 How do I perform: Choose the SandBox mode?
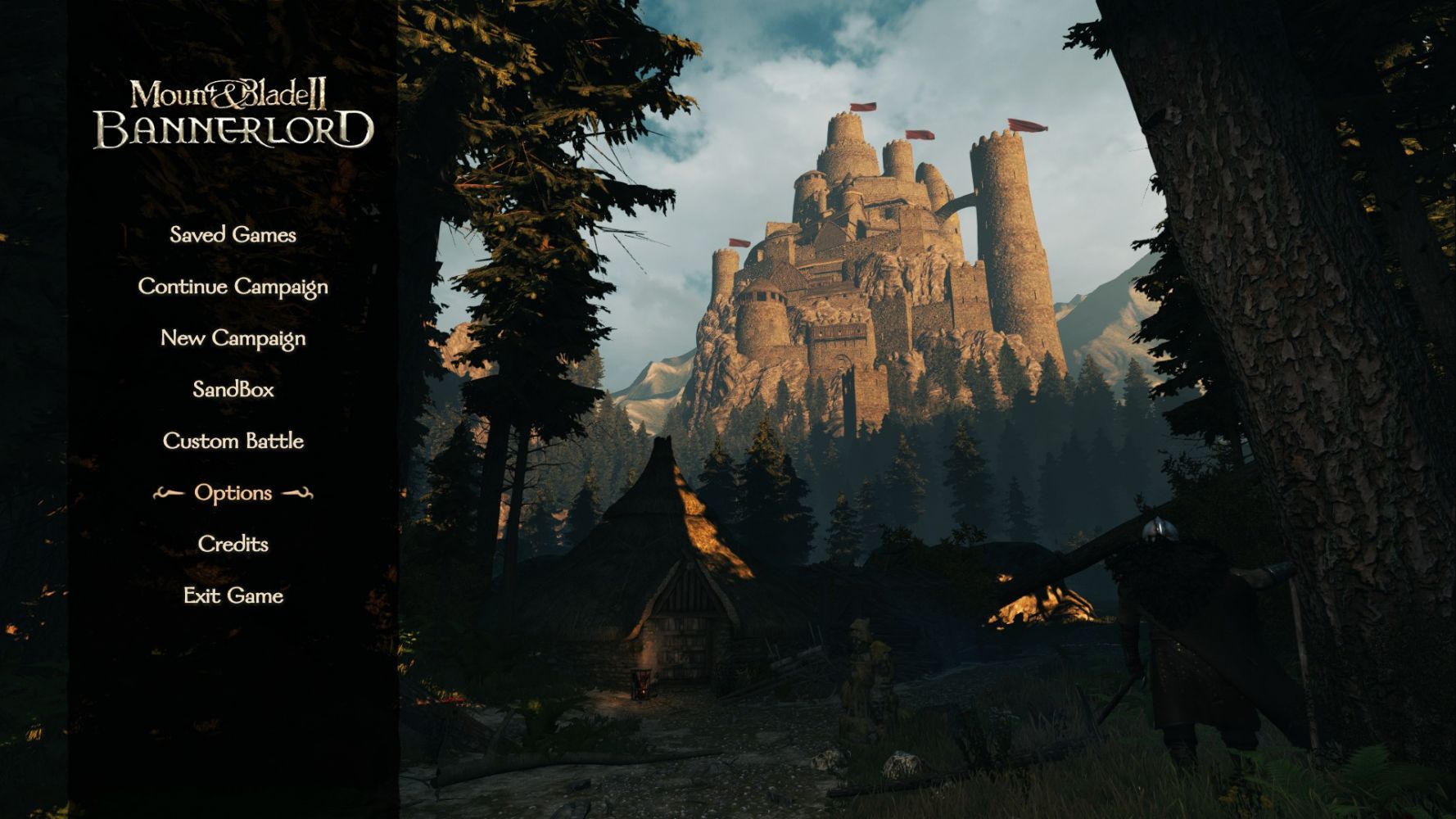(233, 389)
